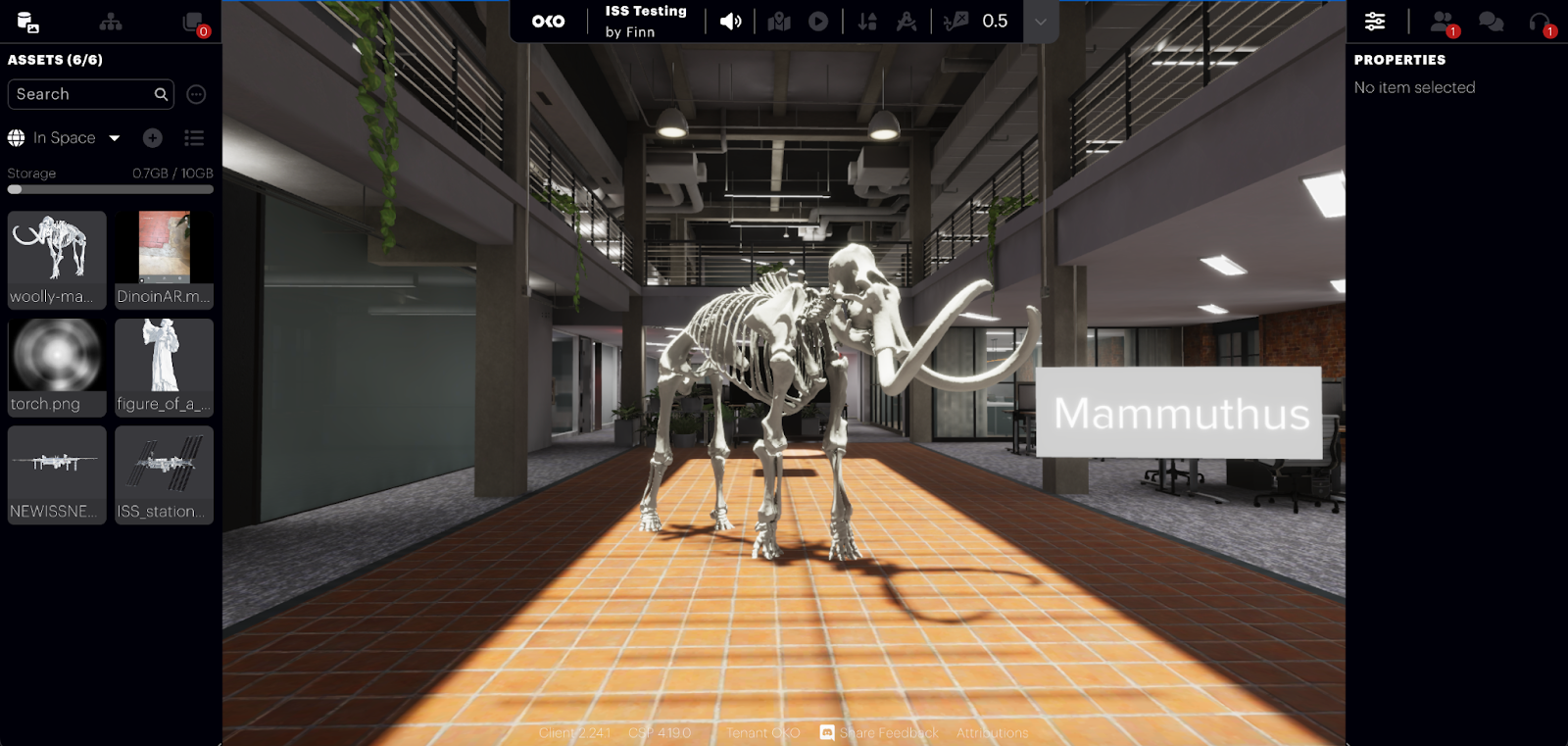Open the stacked layers tab with badge

(194, 23)
